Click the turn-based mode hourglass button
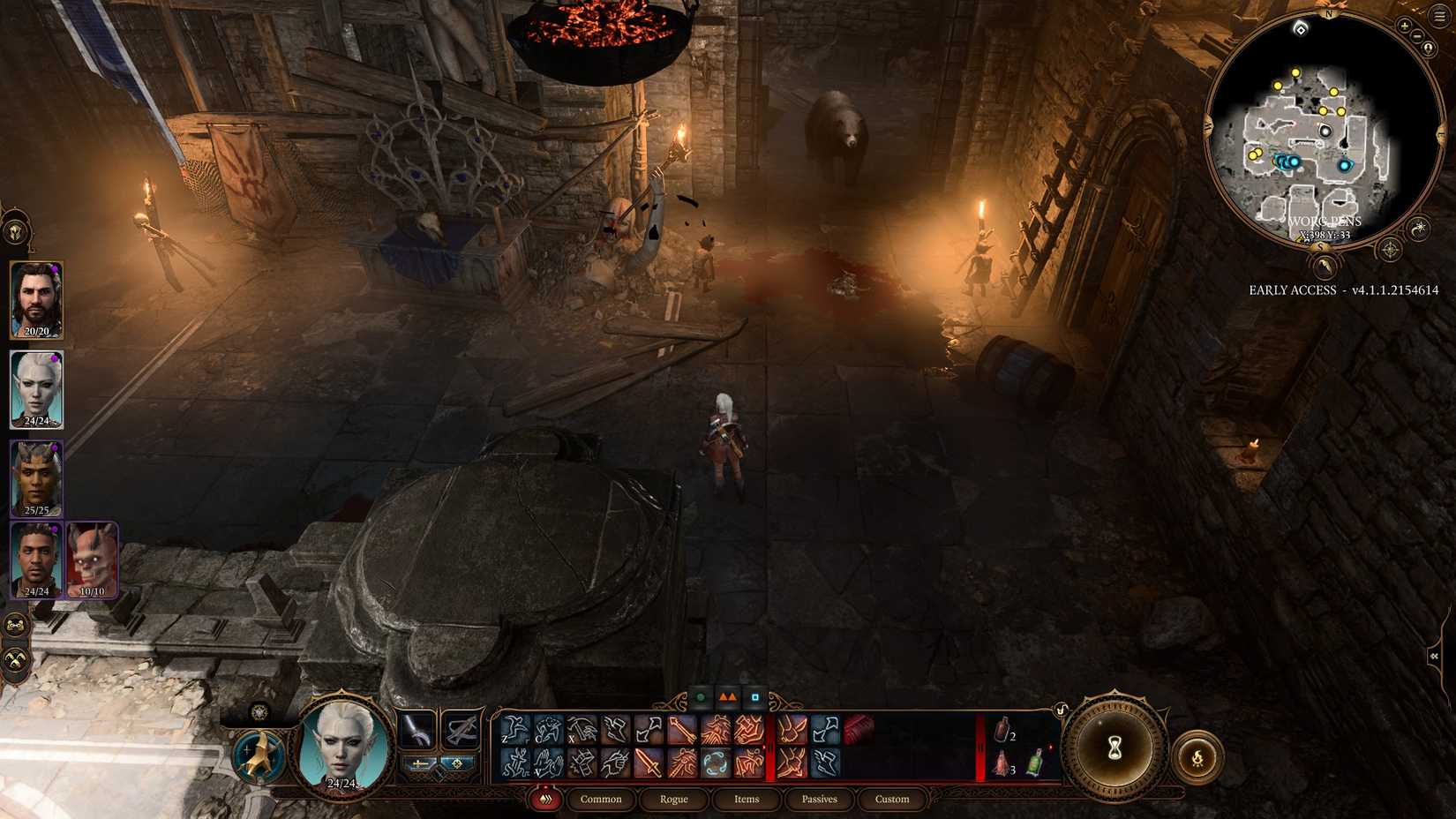The width and height of the screenshot is (1456, 819). [1114, 747]
